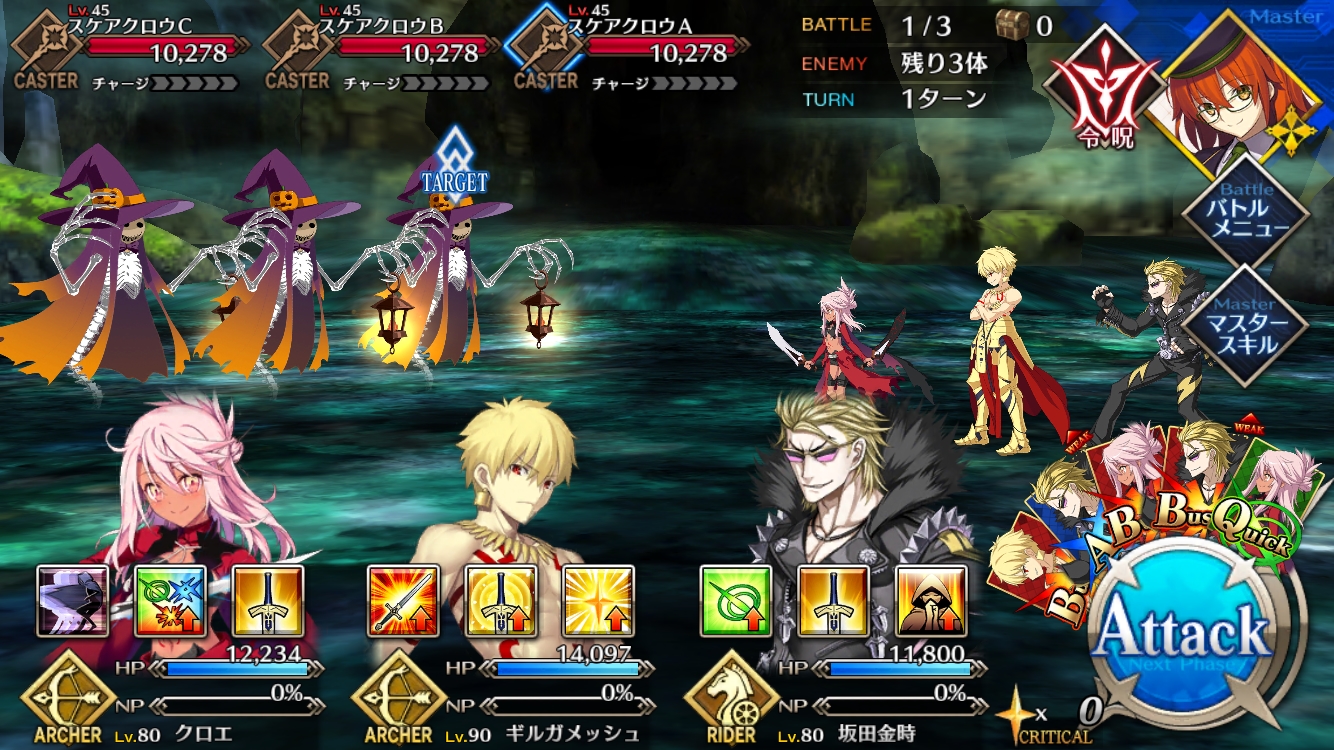Activate Kintoki's hooded figure skill
Screen dimensions: 1334x750
[931, 601]
